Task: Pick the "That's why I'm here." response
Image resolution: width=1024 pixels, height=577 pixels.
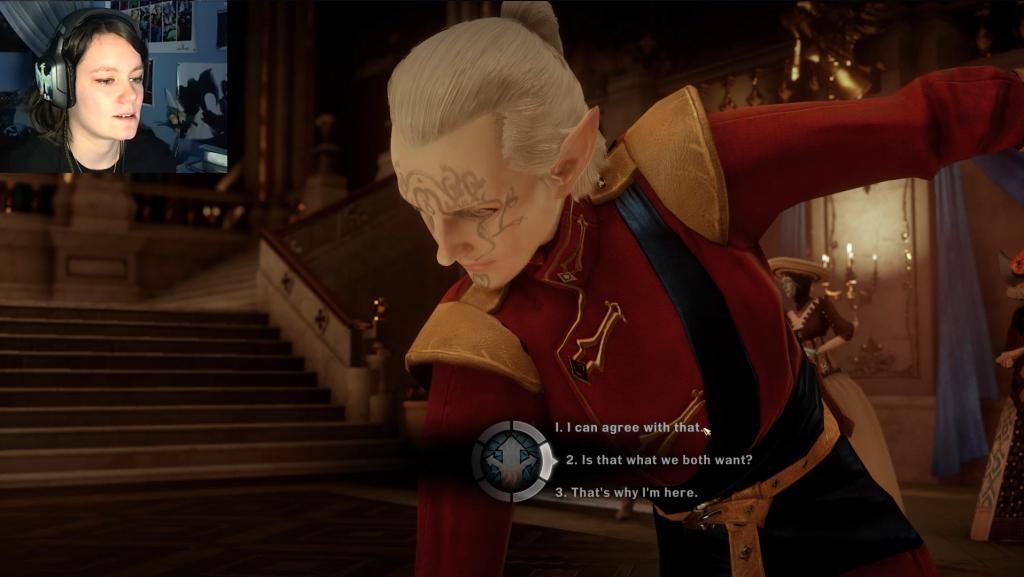Action: pyautogui.click(x=626, y=492)
